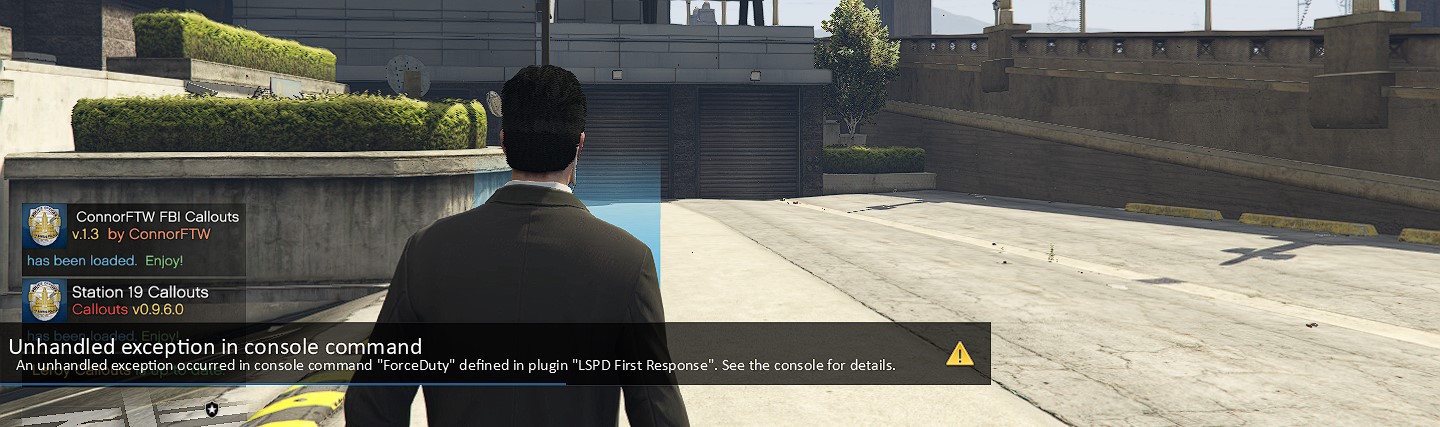Click the yellow warning triangle icon

click(959, 353)
